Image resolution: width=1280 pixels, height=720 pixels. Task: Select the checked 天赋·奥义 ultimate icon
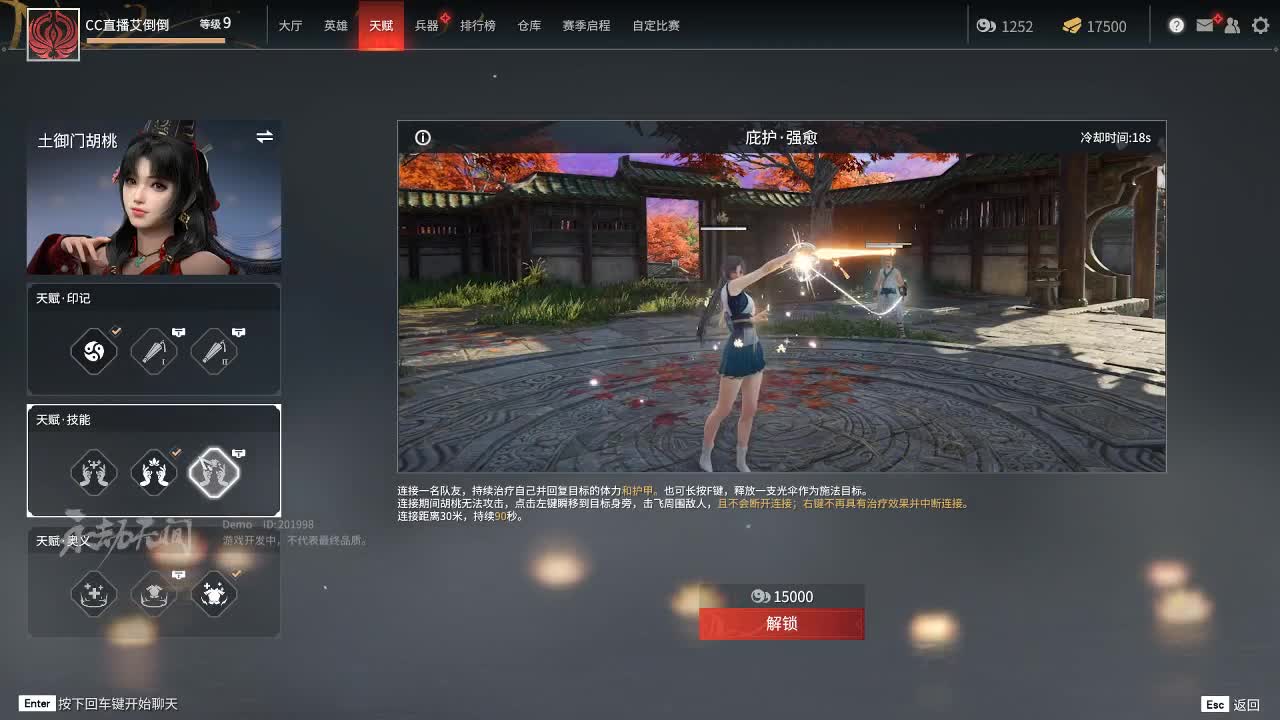coord(214,593)
